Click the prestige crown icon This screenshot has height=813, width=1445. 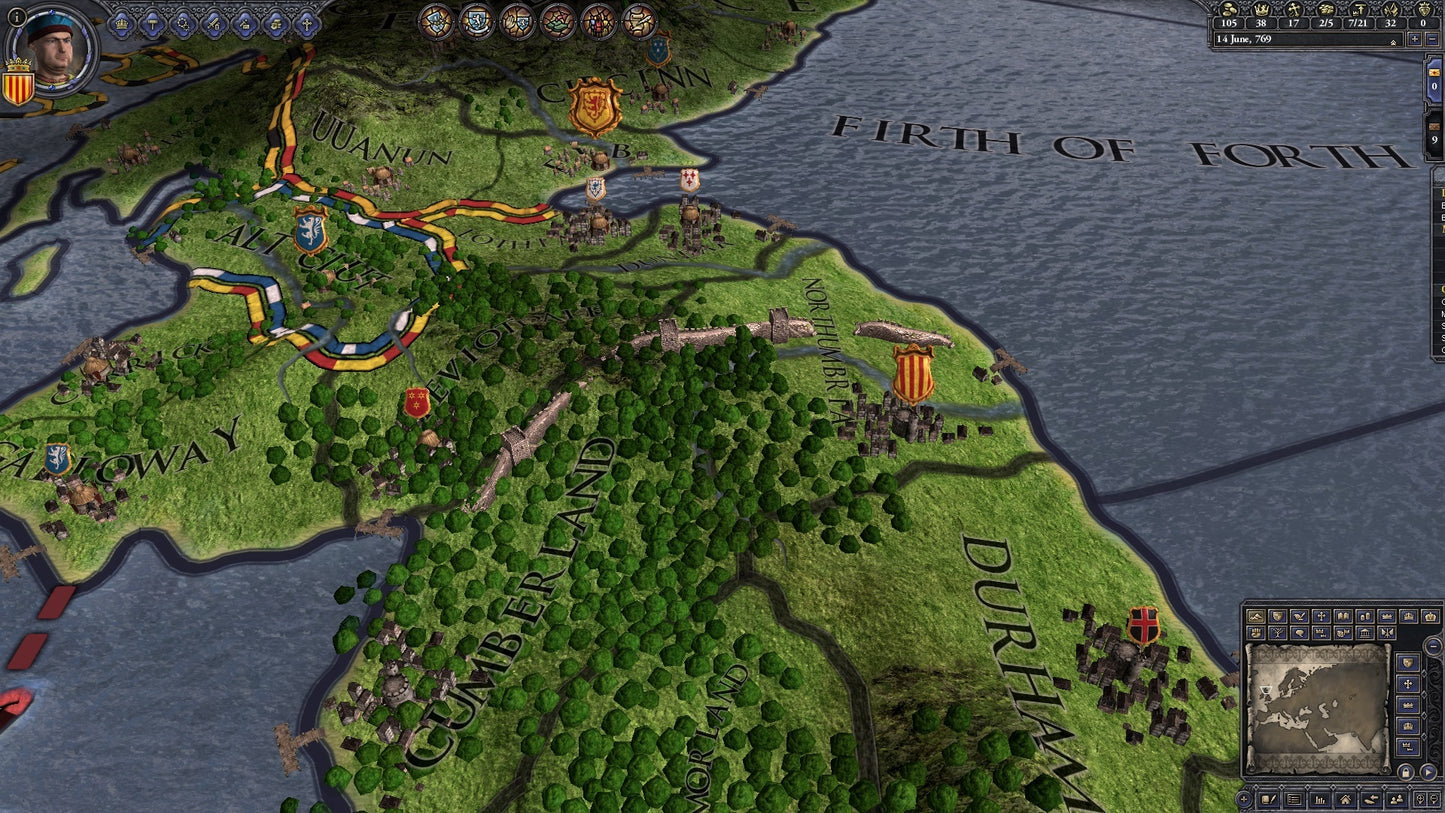pos(1261,10)
